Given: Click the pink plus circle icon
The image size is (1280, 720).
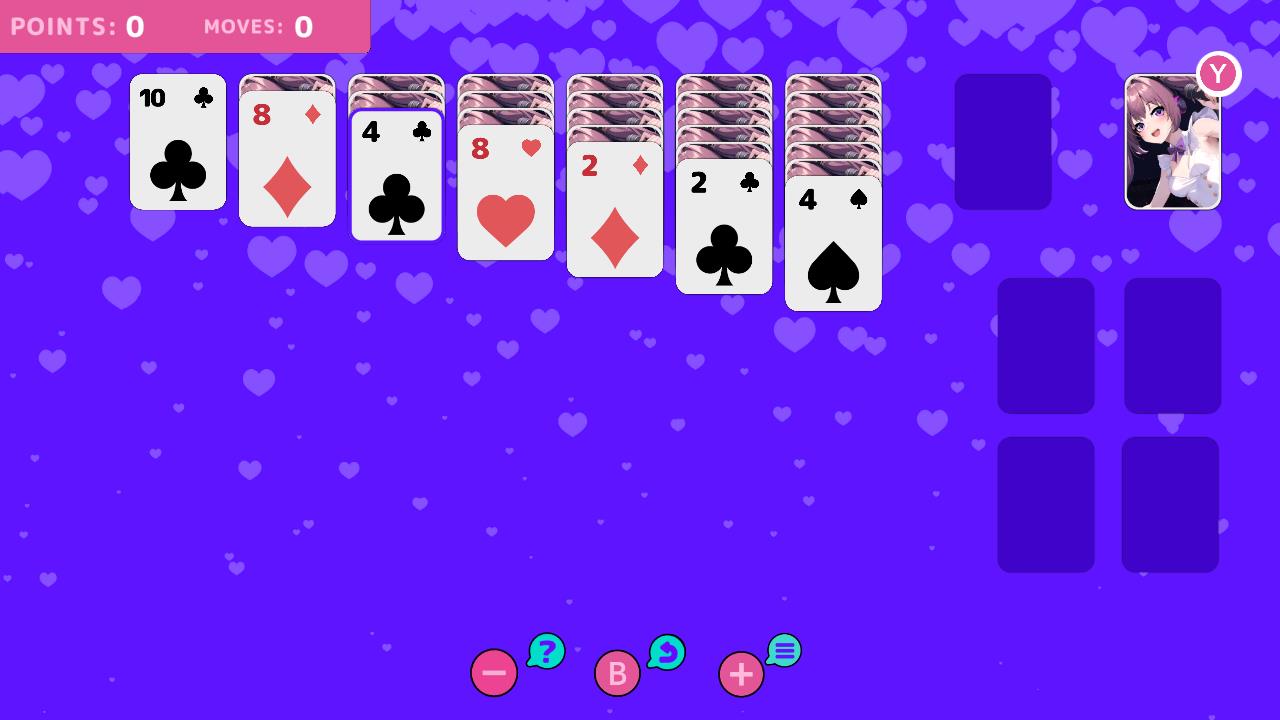Looking at the screenshot, I should [741, 673].
